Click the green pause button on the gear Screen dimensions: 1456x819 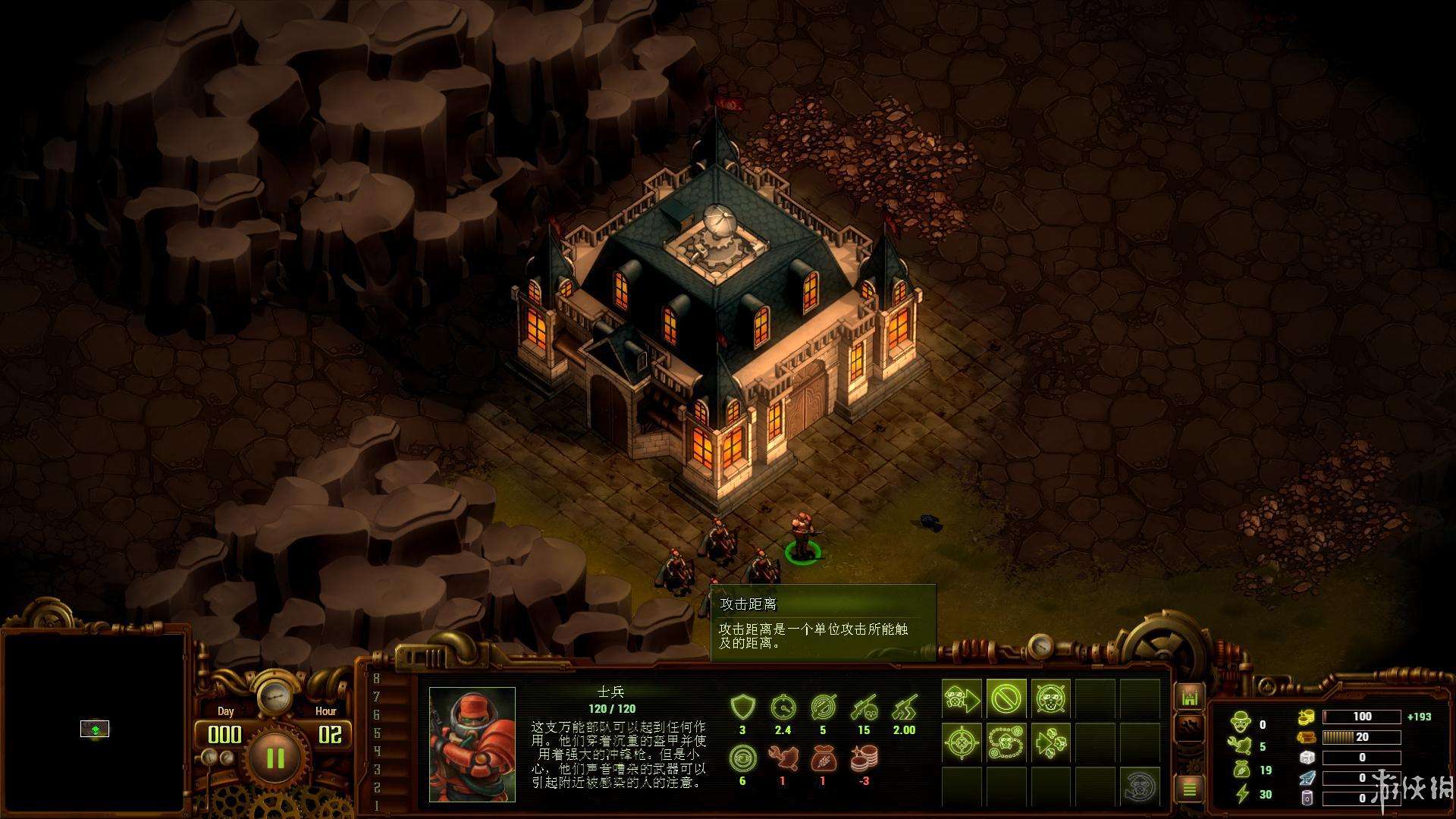pyautogui.click(x=275, y=758)
